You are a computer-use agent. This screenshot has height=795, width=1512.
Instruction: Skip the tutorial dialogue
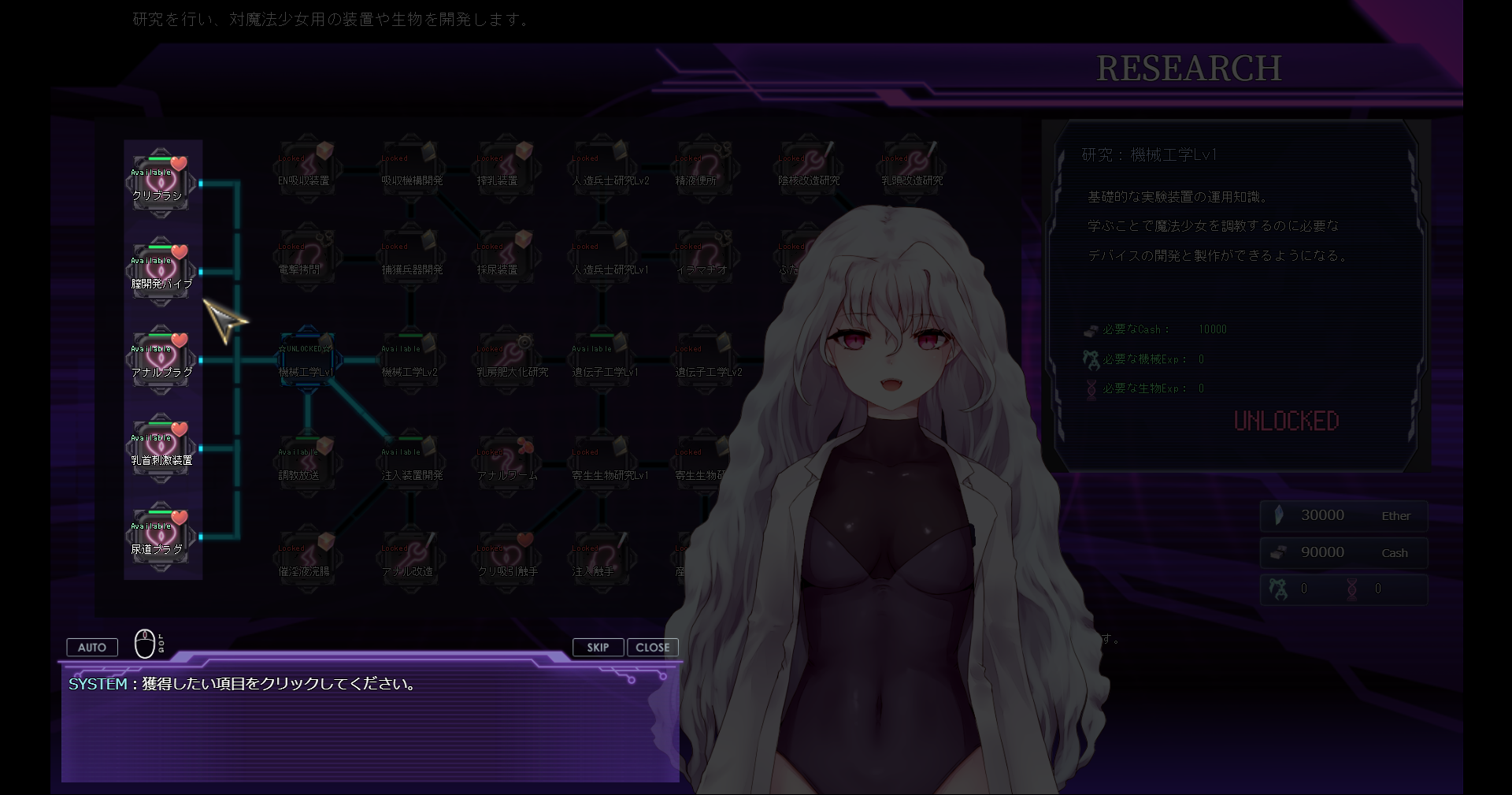[x=598, y=647]
